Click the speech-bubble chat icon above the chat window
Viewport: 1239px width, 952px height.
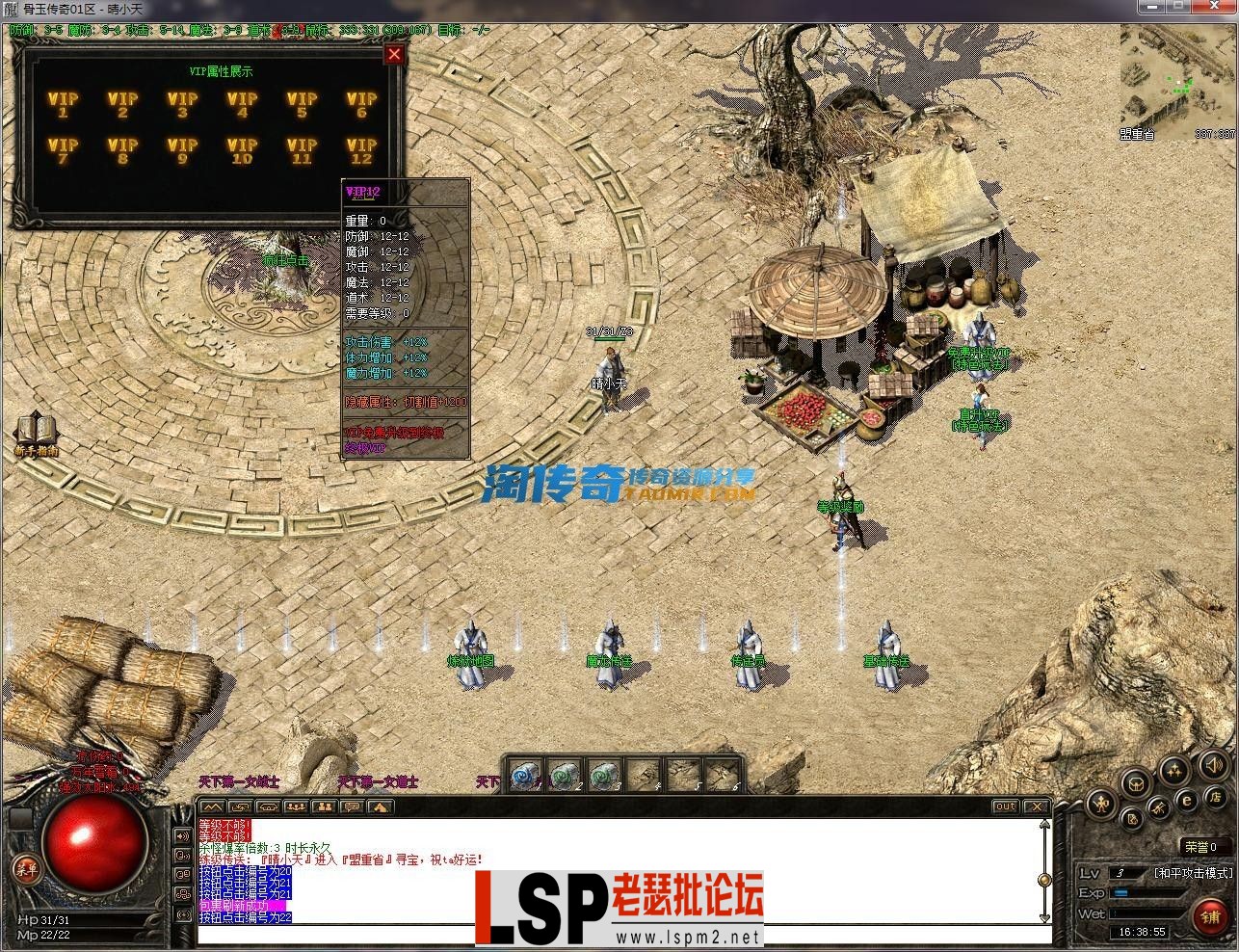click(x=353, y=807)
